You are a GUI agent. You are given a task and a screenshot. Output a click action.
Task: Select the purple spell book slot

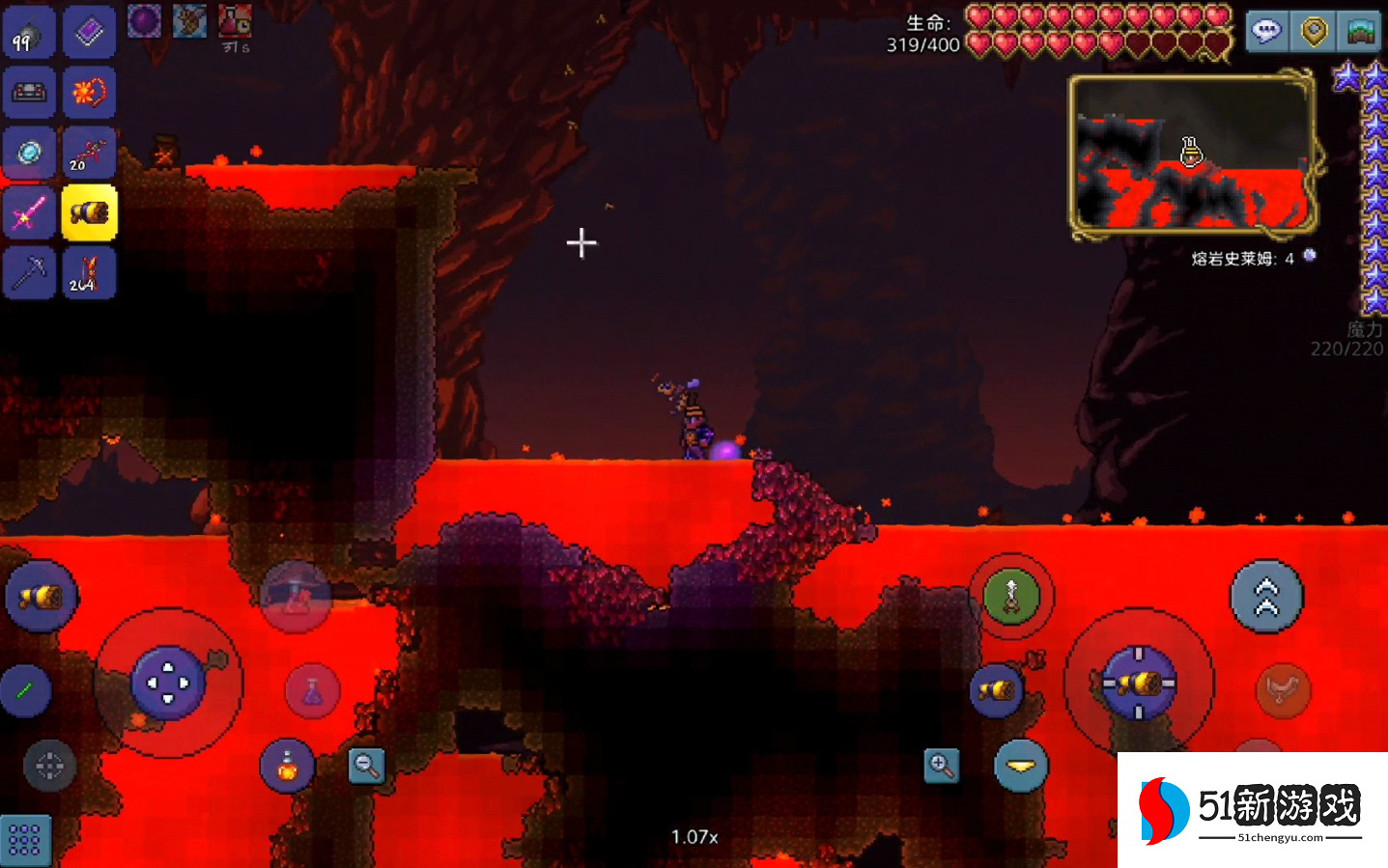pos(89,34)
